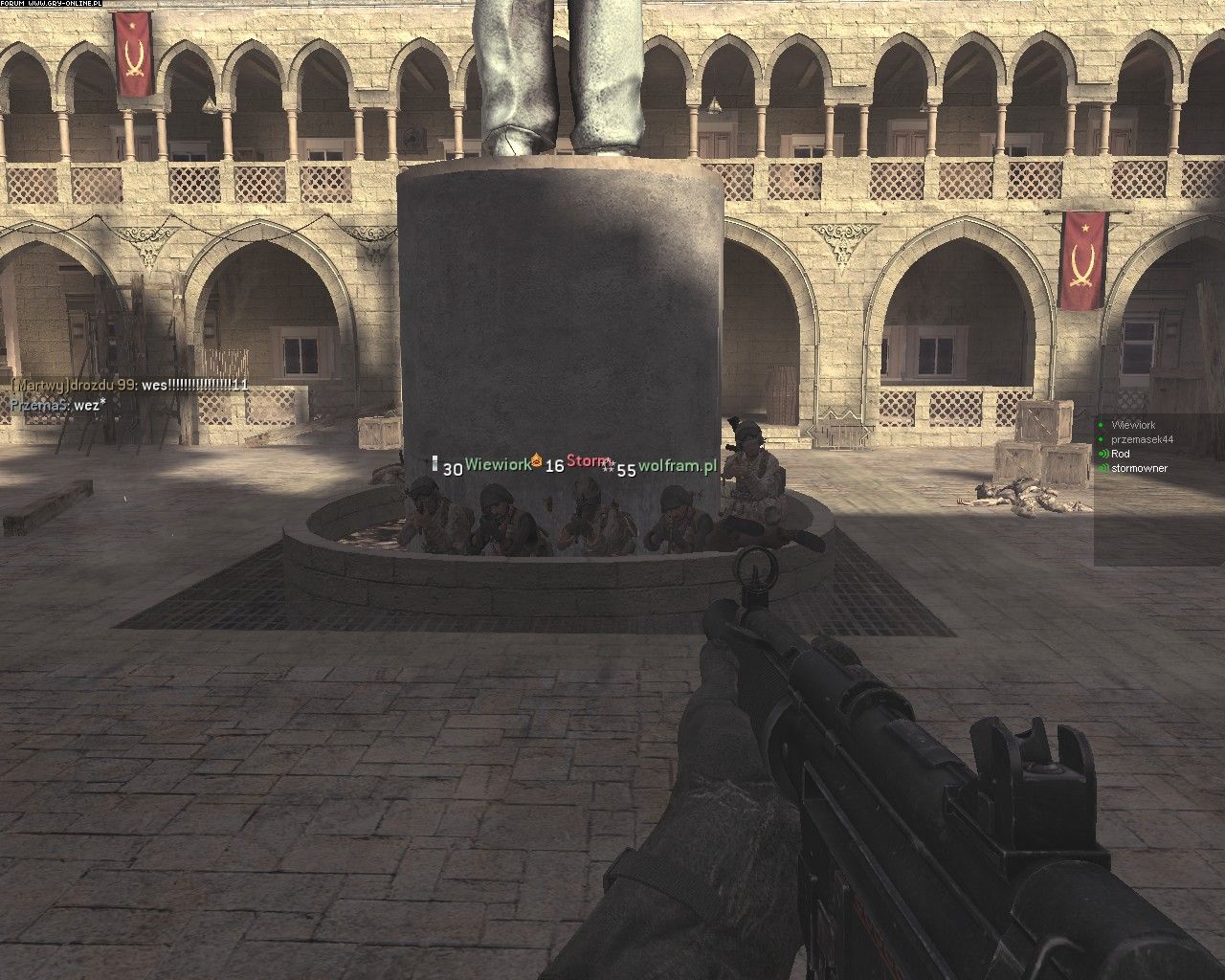The height and width of the screenshot is (980, 1225).
Task: Select the PrzemaS chat message line
Action: pos(57,404)
